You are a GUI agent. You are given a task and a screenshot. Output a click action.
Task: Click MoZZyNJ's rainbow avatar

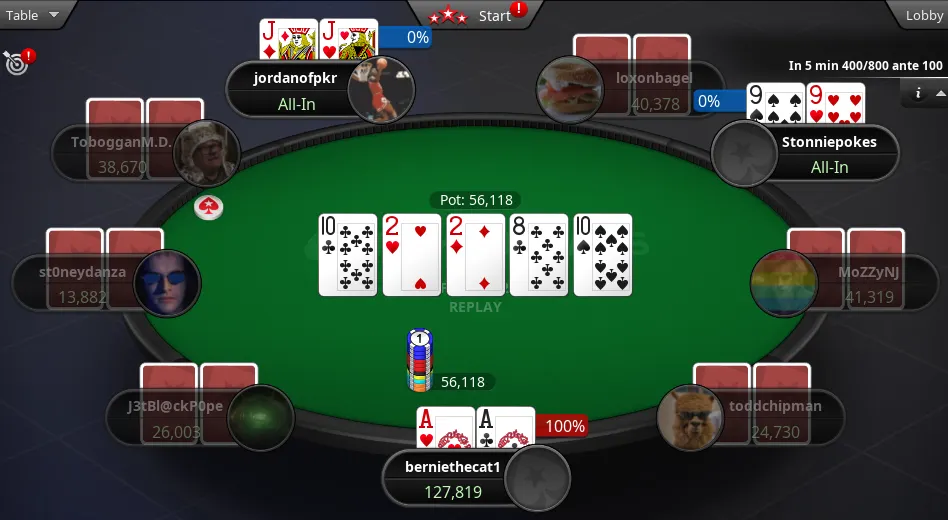tap(784, 283)
